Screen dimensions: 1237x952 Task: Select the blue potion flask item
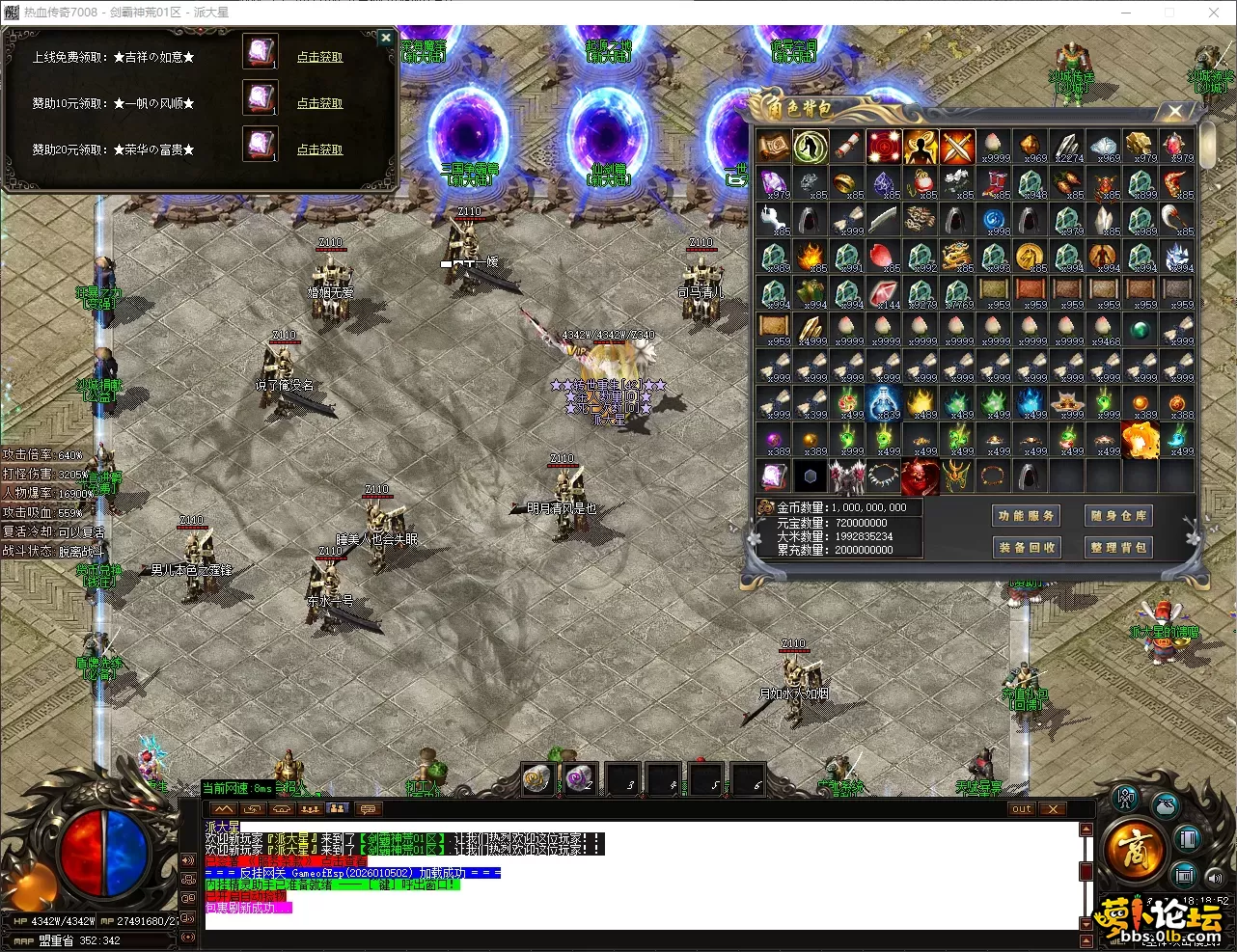pyautogui.click(x=883, y=403)
